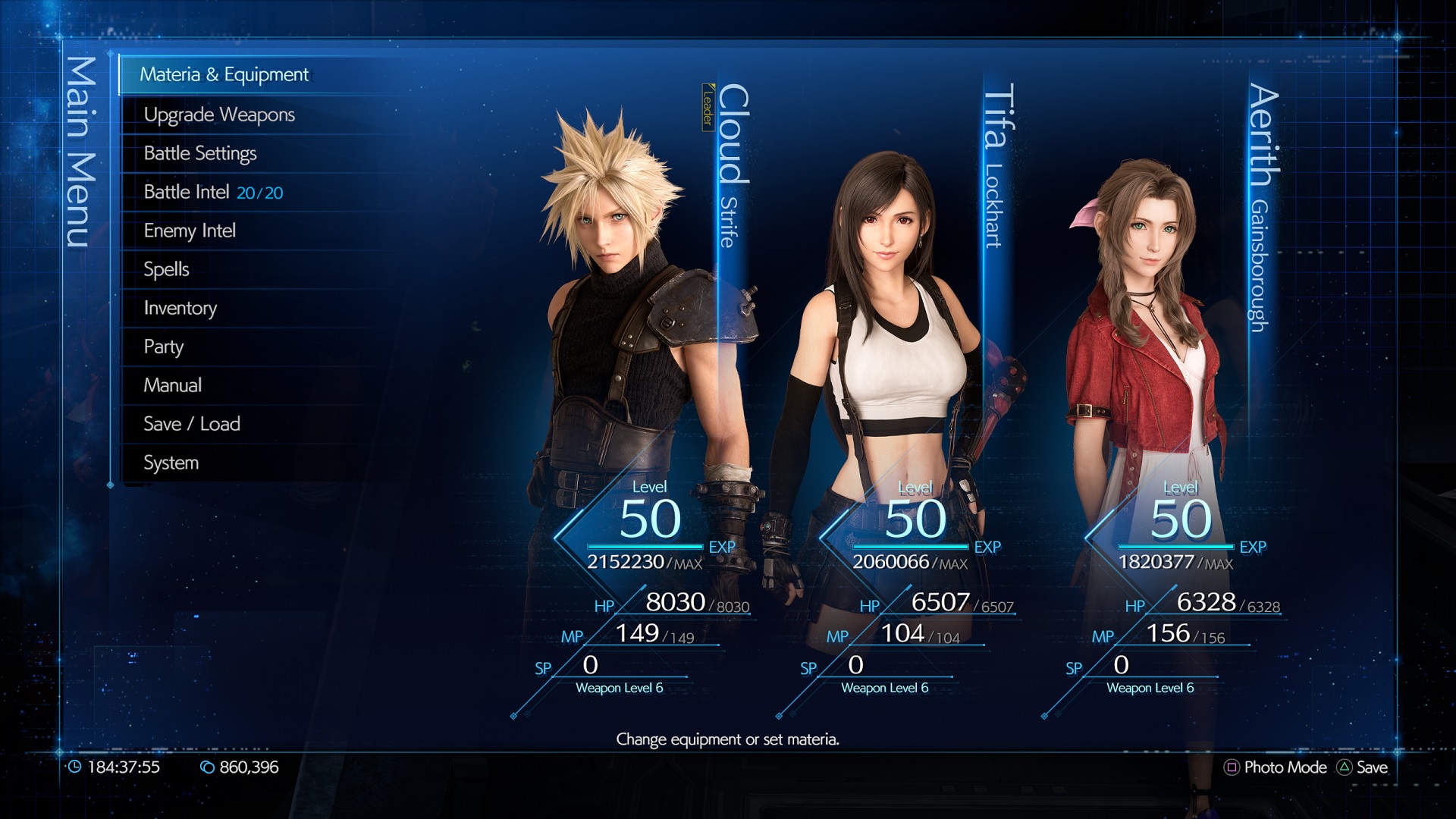Choose the Party option
Screen dimensions: 1456x819
(x=164, y=347)
